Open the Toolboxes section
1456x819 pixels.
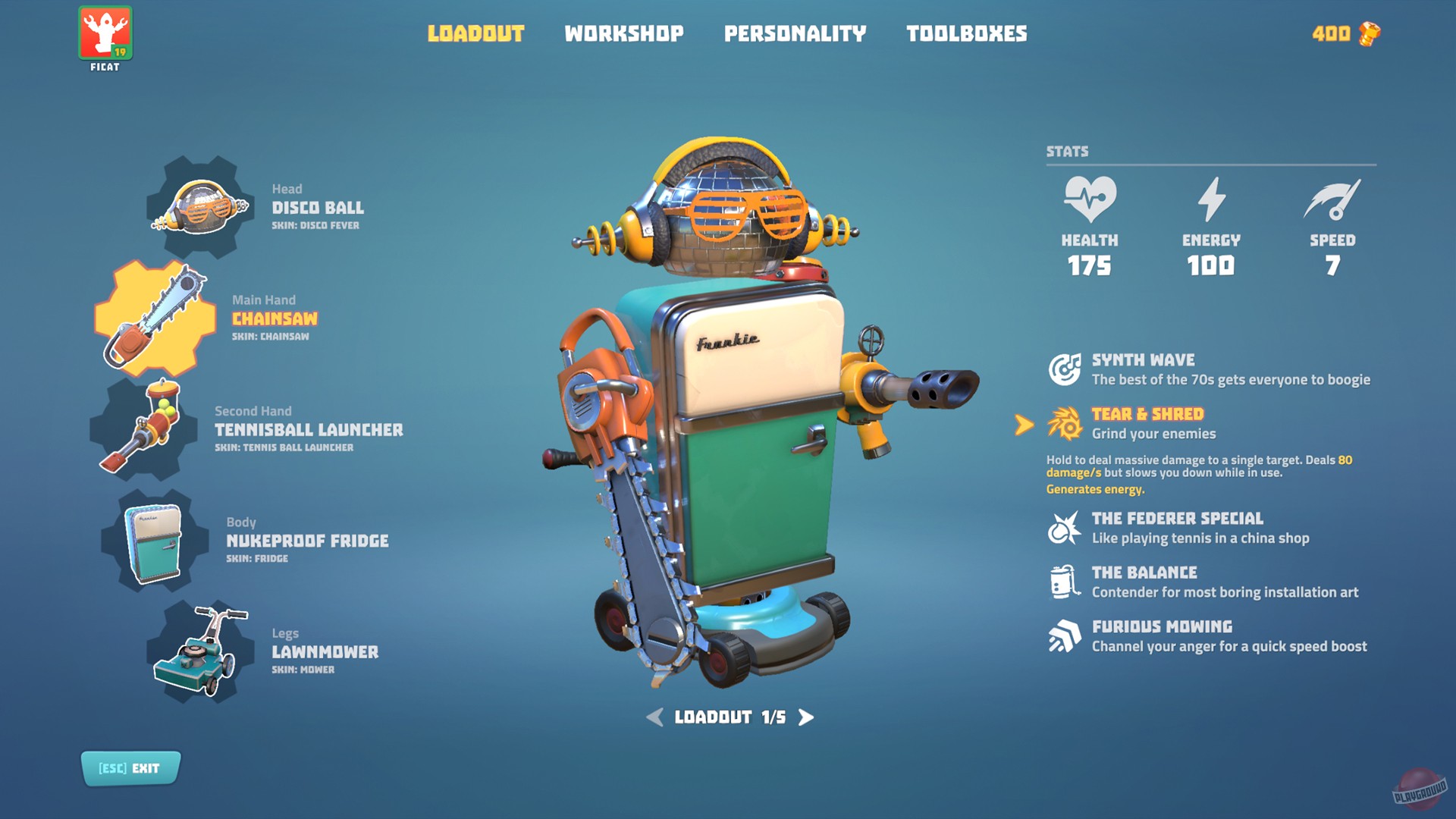pyautogui.click(x=966, y=33)
